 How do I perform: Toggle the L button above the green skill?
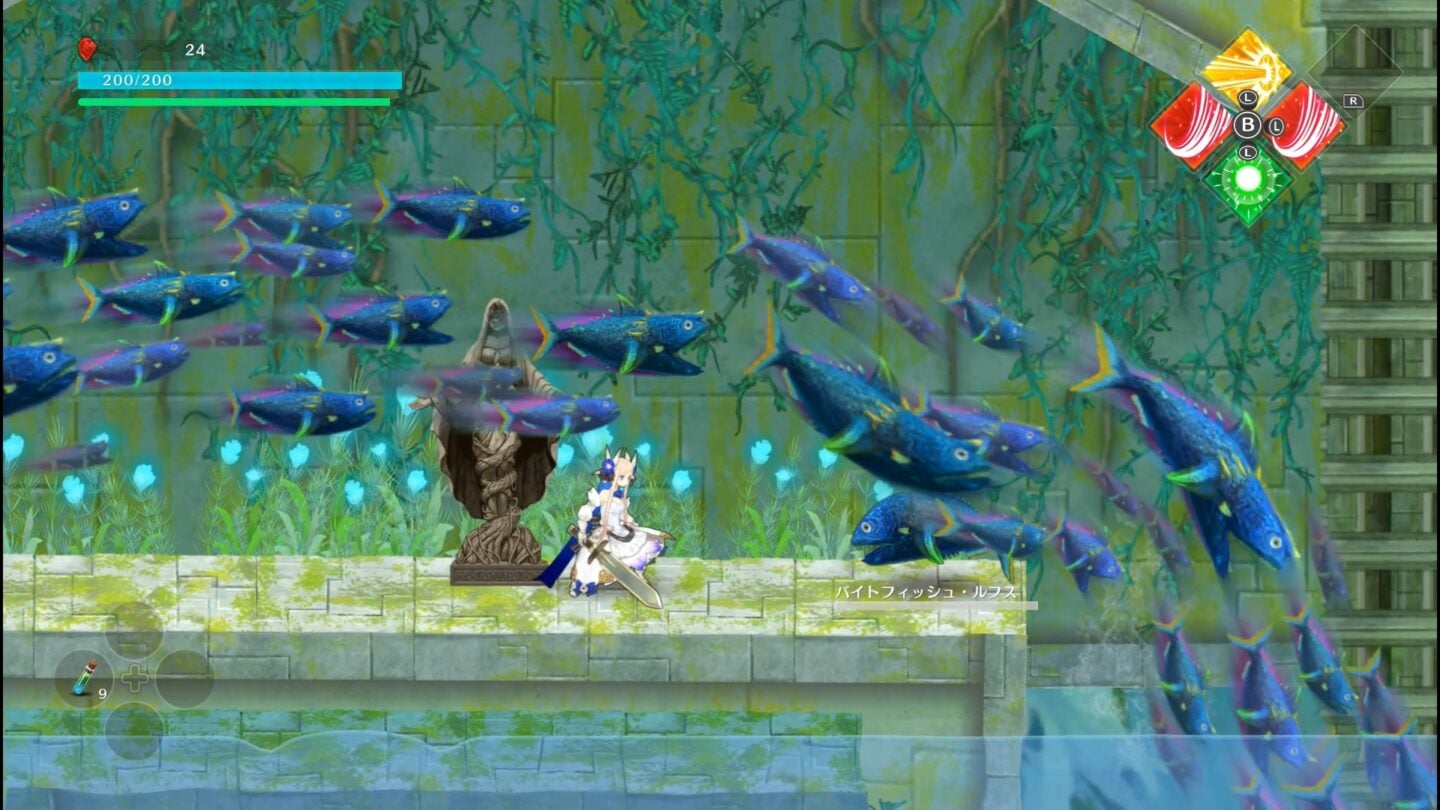click(x=1247, y=152)
